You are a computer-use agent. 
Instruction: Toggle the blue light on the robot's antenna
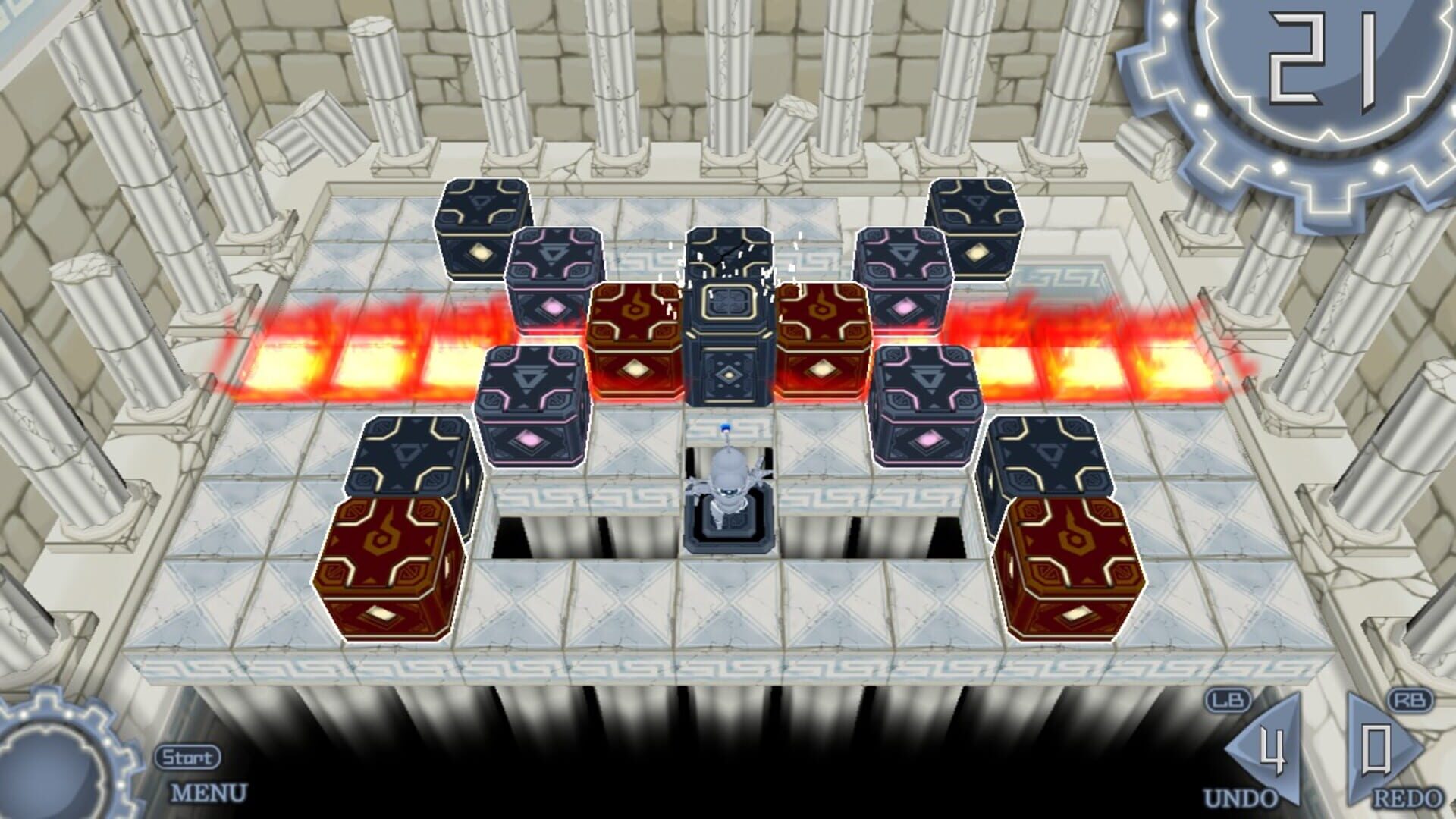point(726,428)
